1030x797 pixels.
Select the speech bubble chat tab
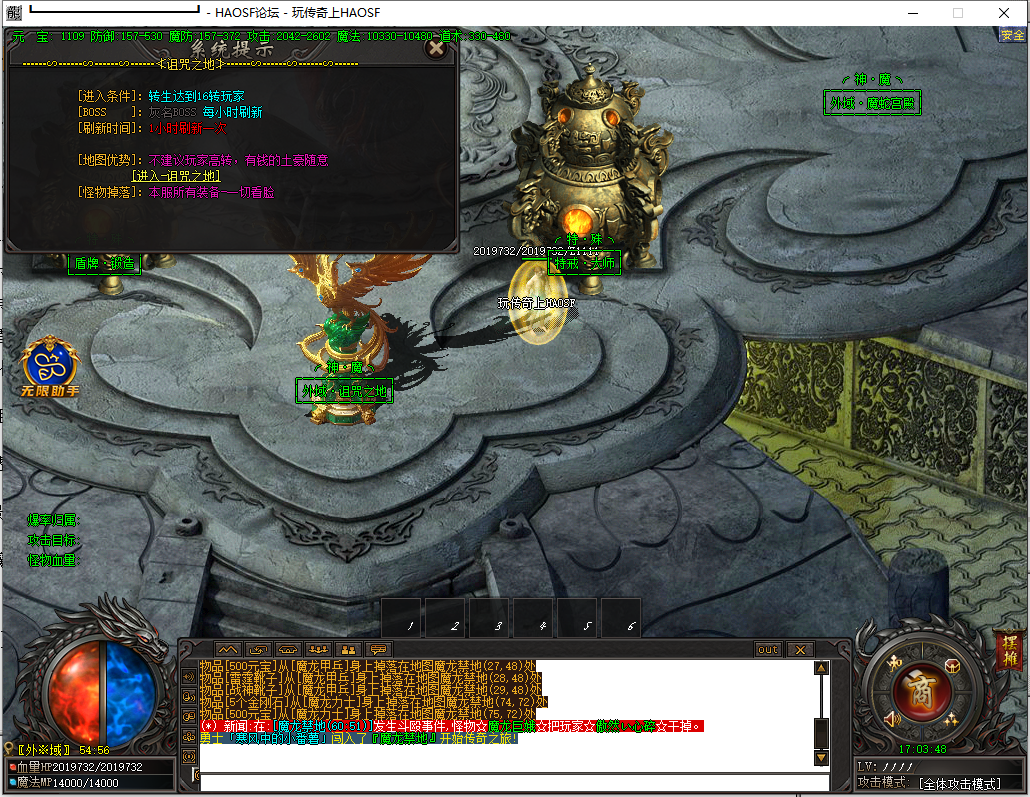pyautogui.click(x=379, y=649)
